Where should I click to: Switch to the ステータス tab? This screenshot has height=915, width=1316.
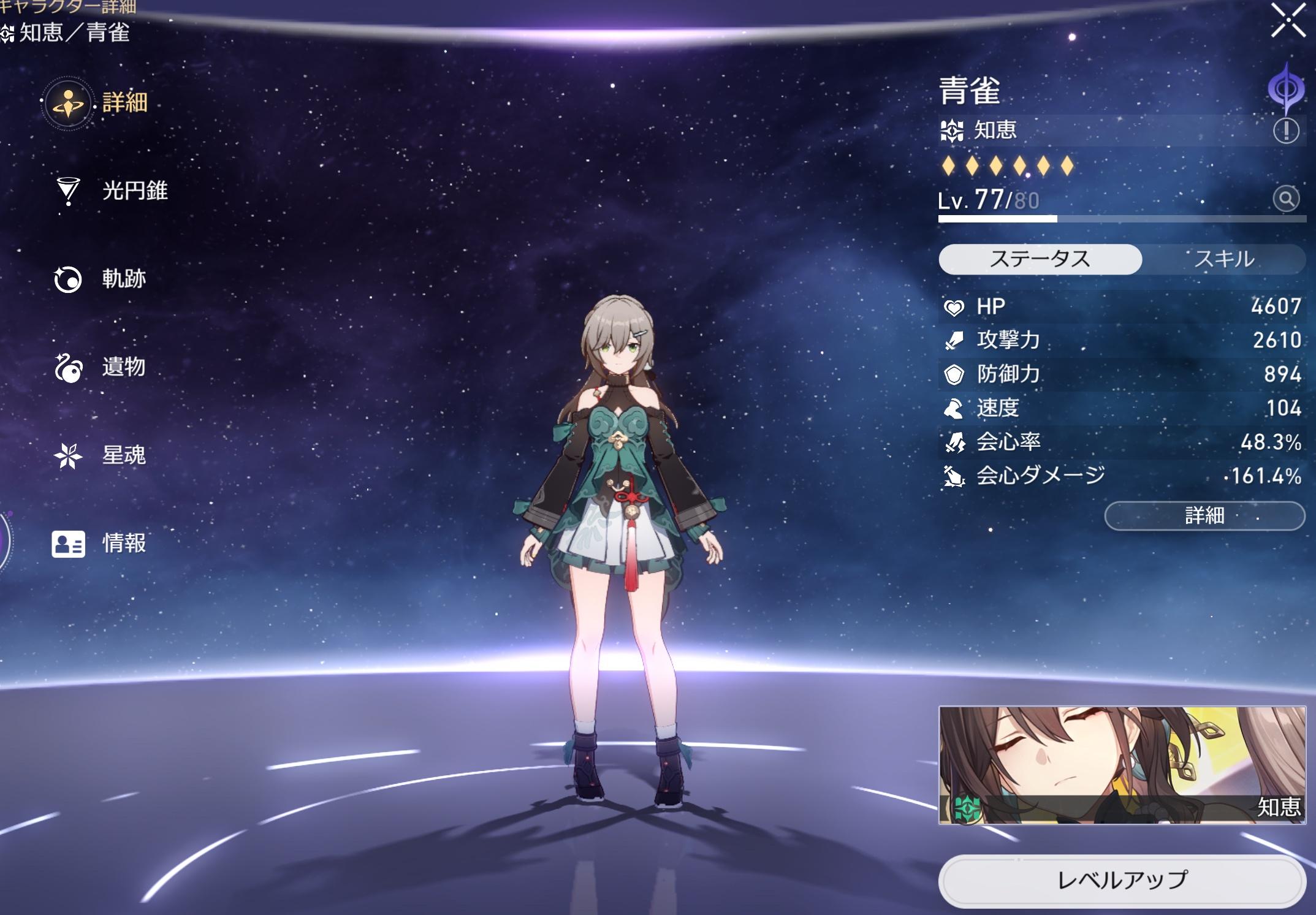click(x=1040, y=259)
